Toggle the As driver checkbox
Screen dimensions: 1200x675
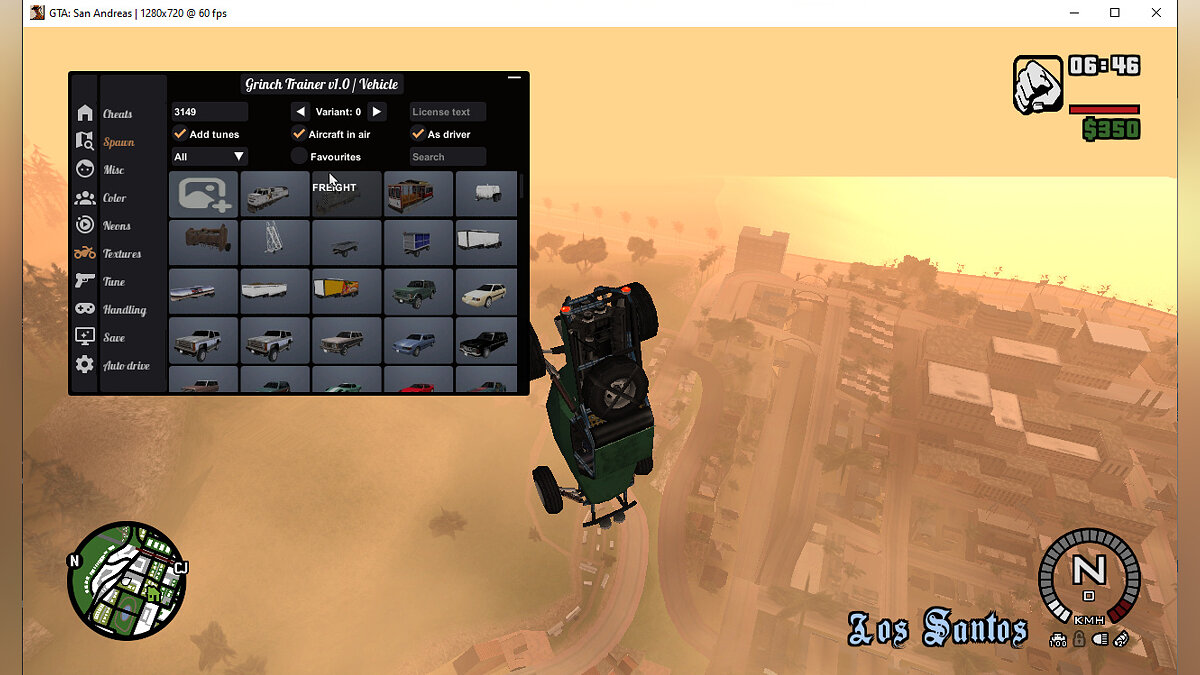[x=418, y=134]
